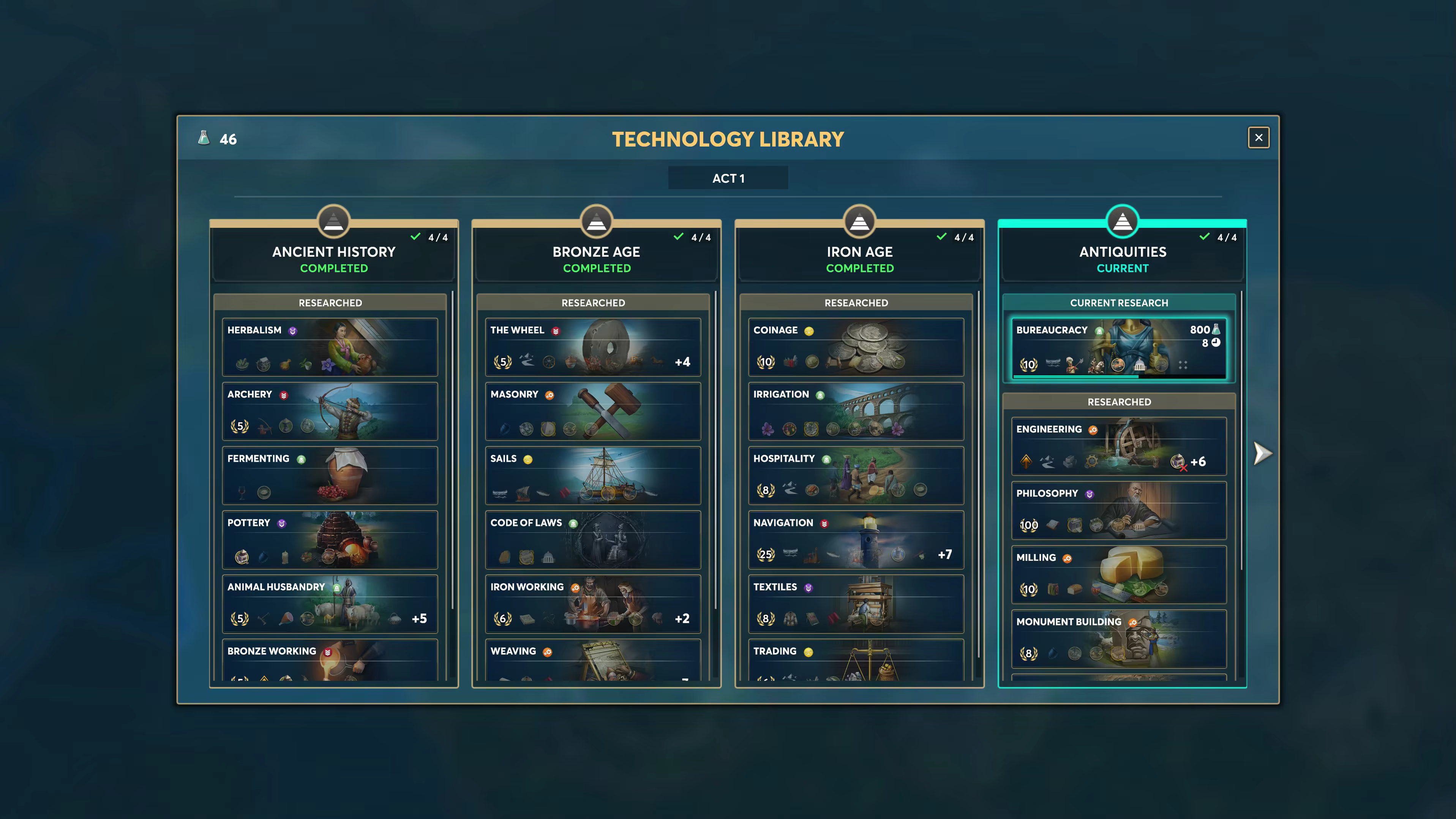Click the Antiquities era pyramid icon

pos(1122,221)
